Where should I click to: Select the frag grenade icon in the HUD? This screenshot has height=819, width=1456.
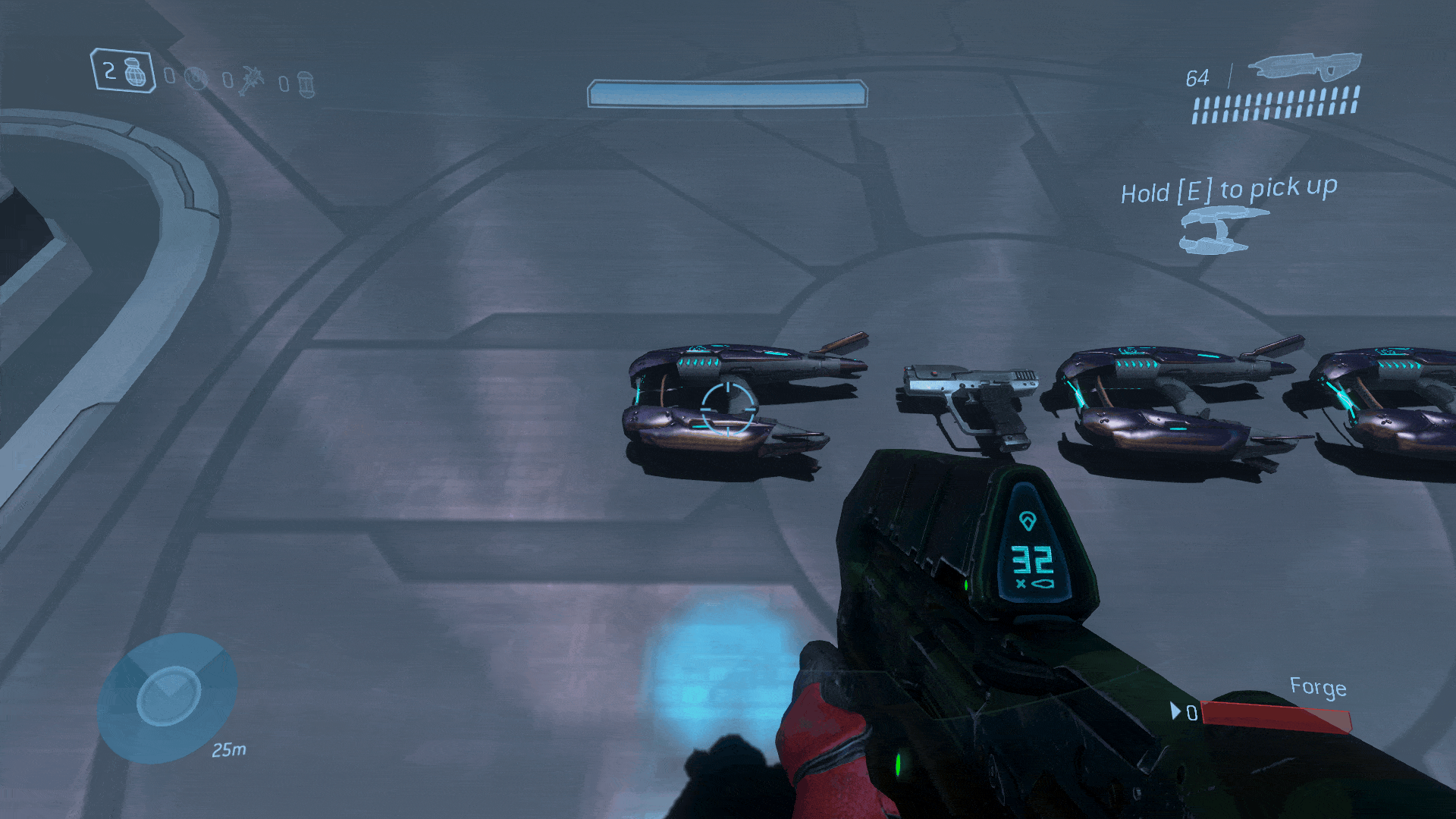135,72
